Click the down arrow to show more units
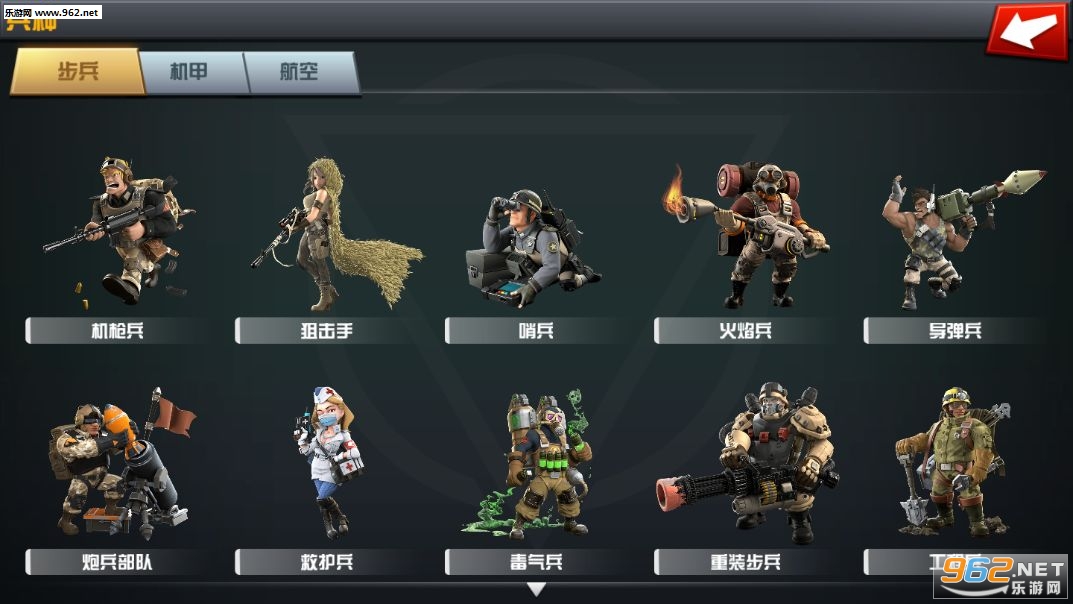 [537, 590]
